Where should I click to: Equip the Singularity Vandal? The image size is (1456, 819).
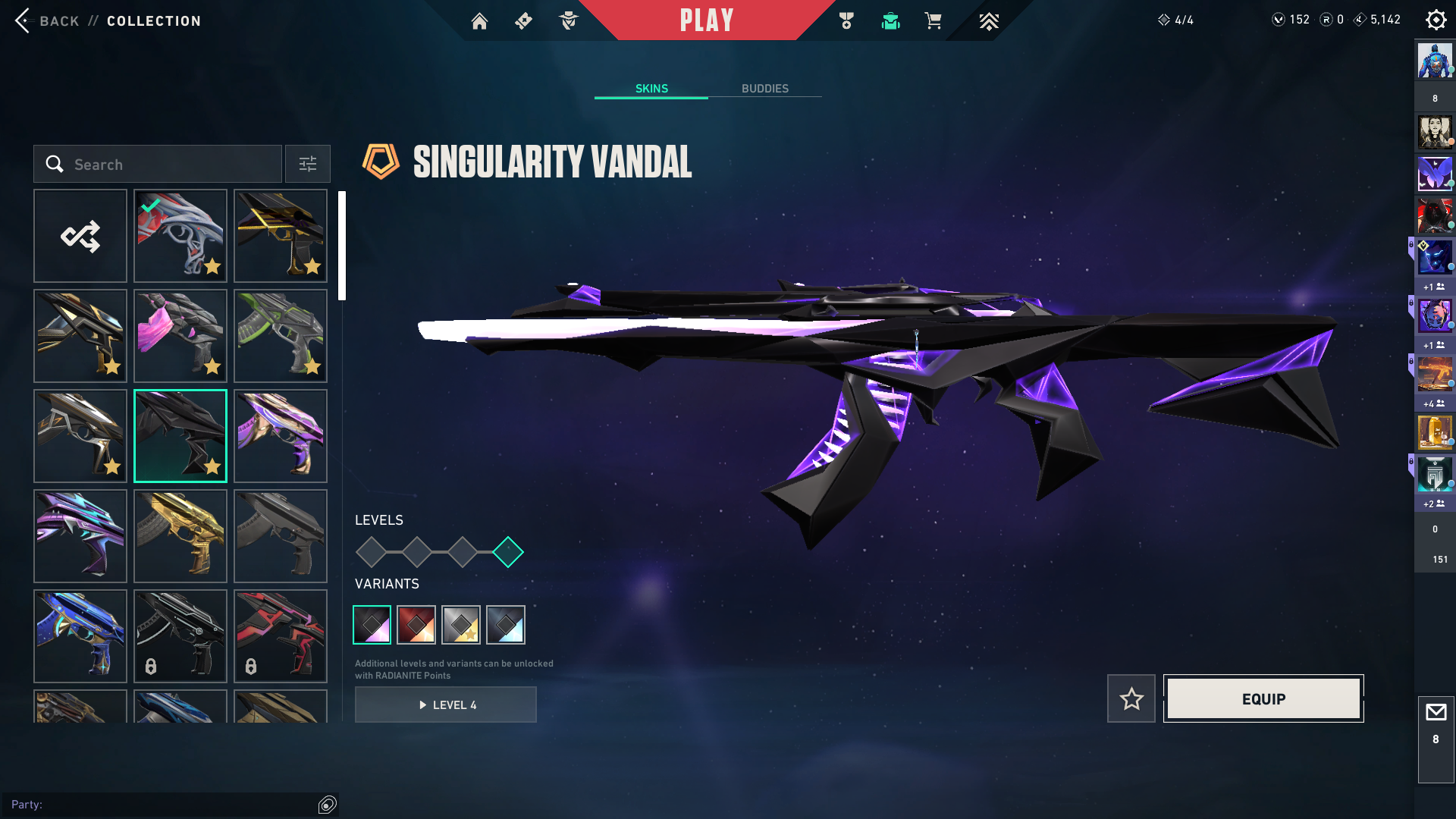[x=1263, y=698]
